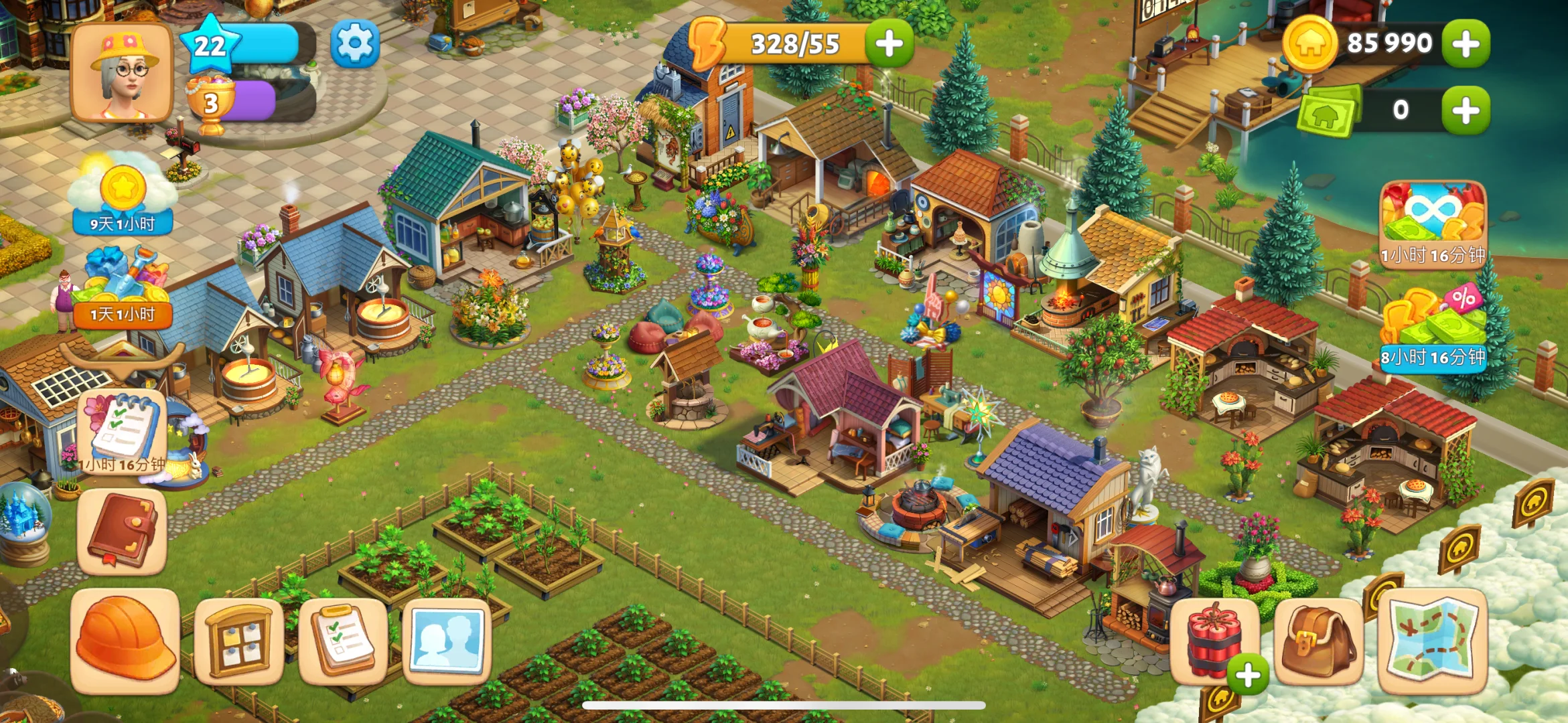Open the infinity offer with 1-hour timer

click(1433, 222)
